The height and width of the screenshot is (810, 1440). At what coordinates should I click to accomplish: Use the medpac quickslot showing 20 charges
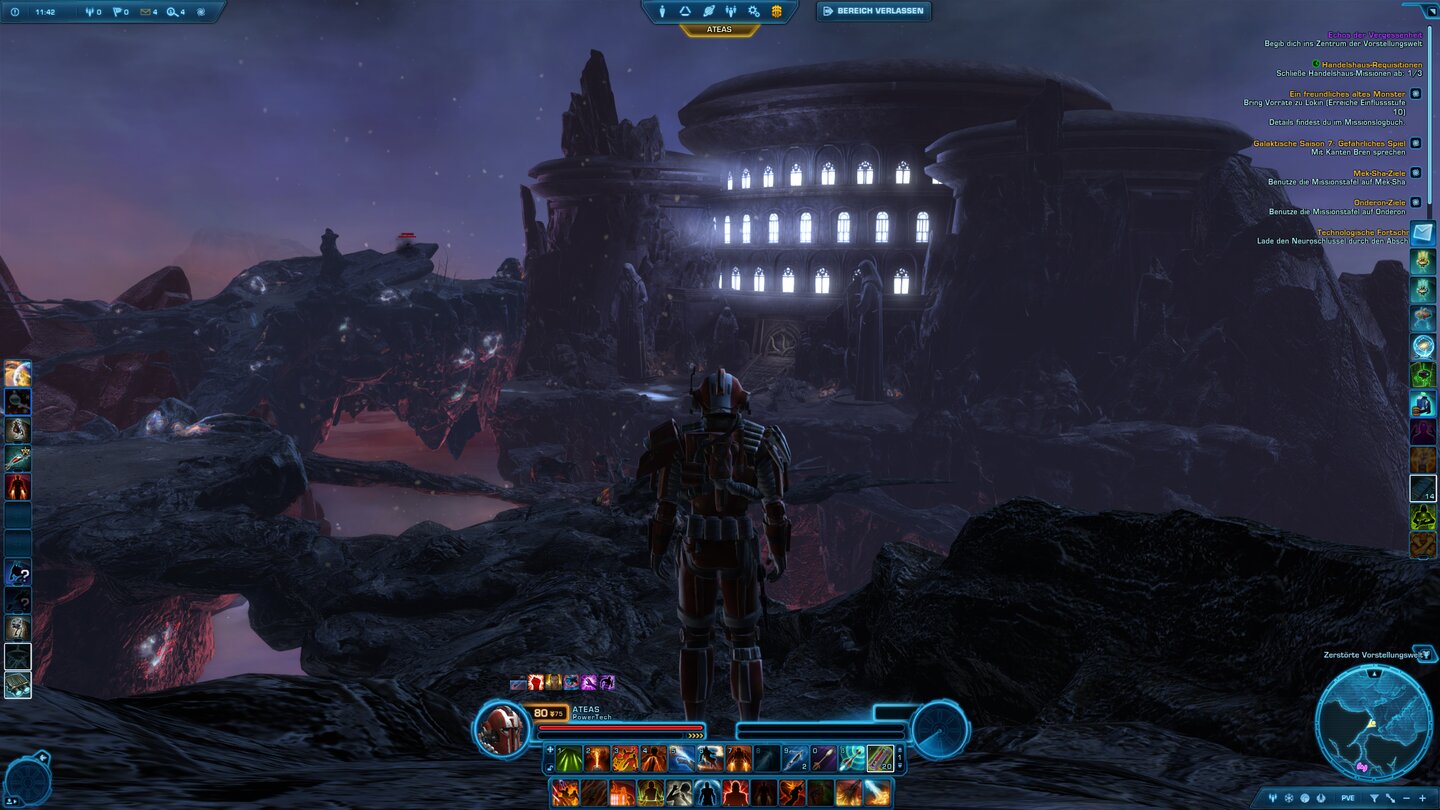[x=882, y=759]
